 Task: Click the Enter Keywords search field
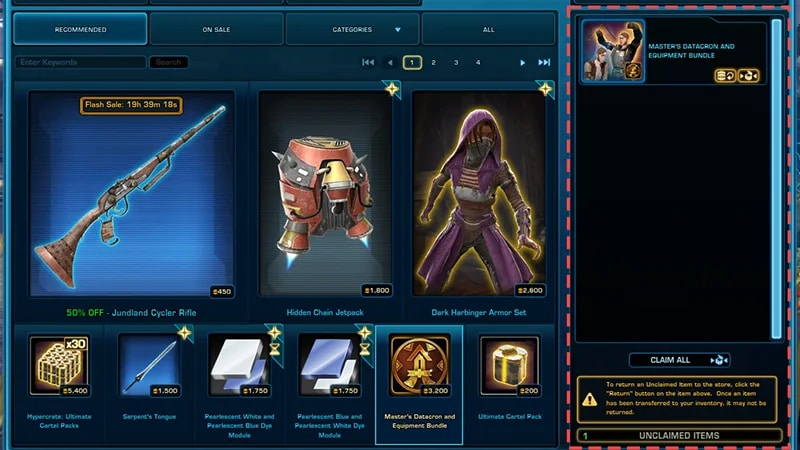[x=80, y=62]
